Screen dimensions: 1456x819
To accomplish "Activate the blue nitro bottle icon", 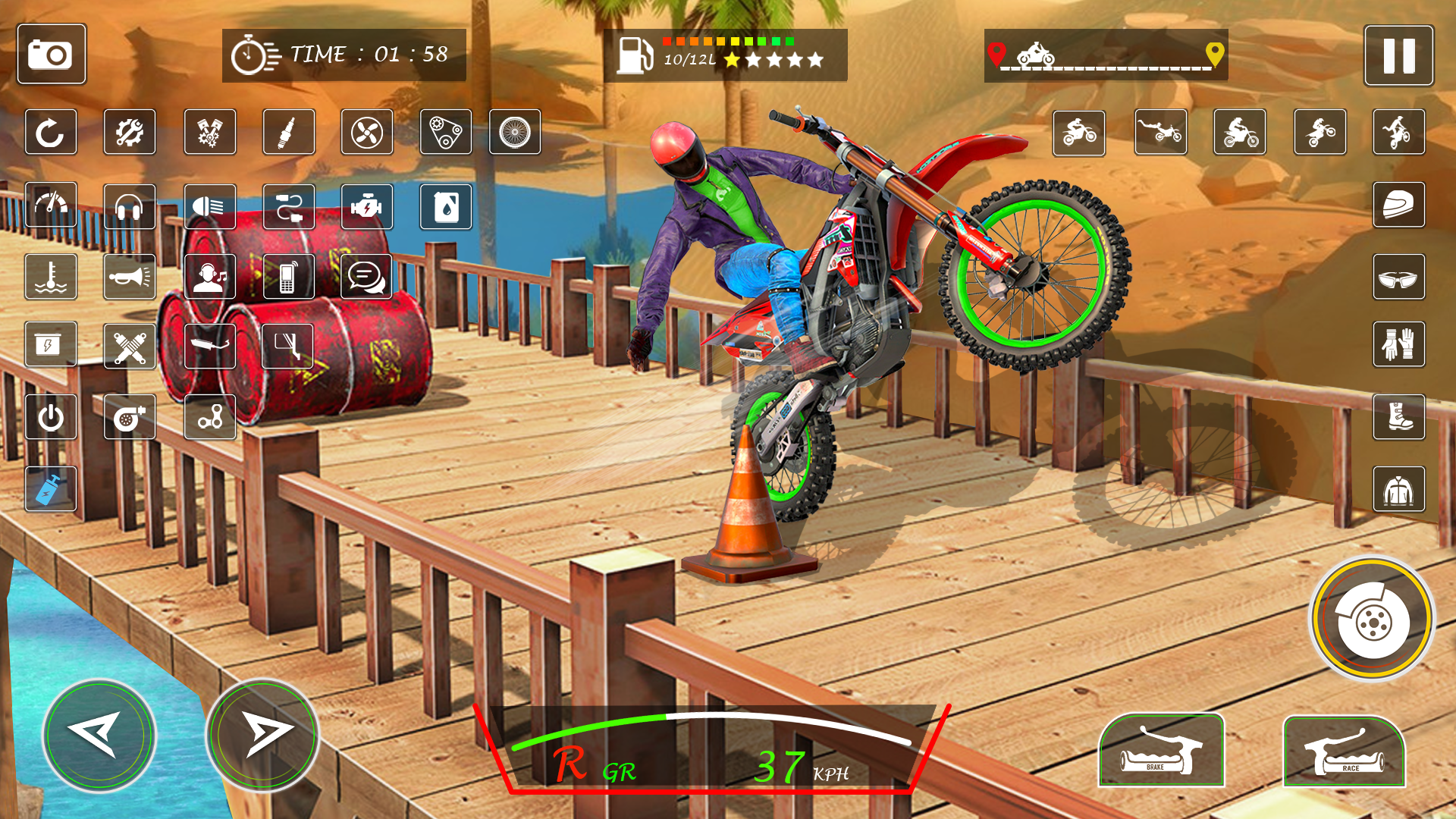I will (x=51, y=488).
